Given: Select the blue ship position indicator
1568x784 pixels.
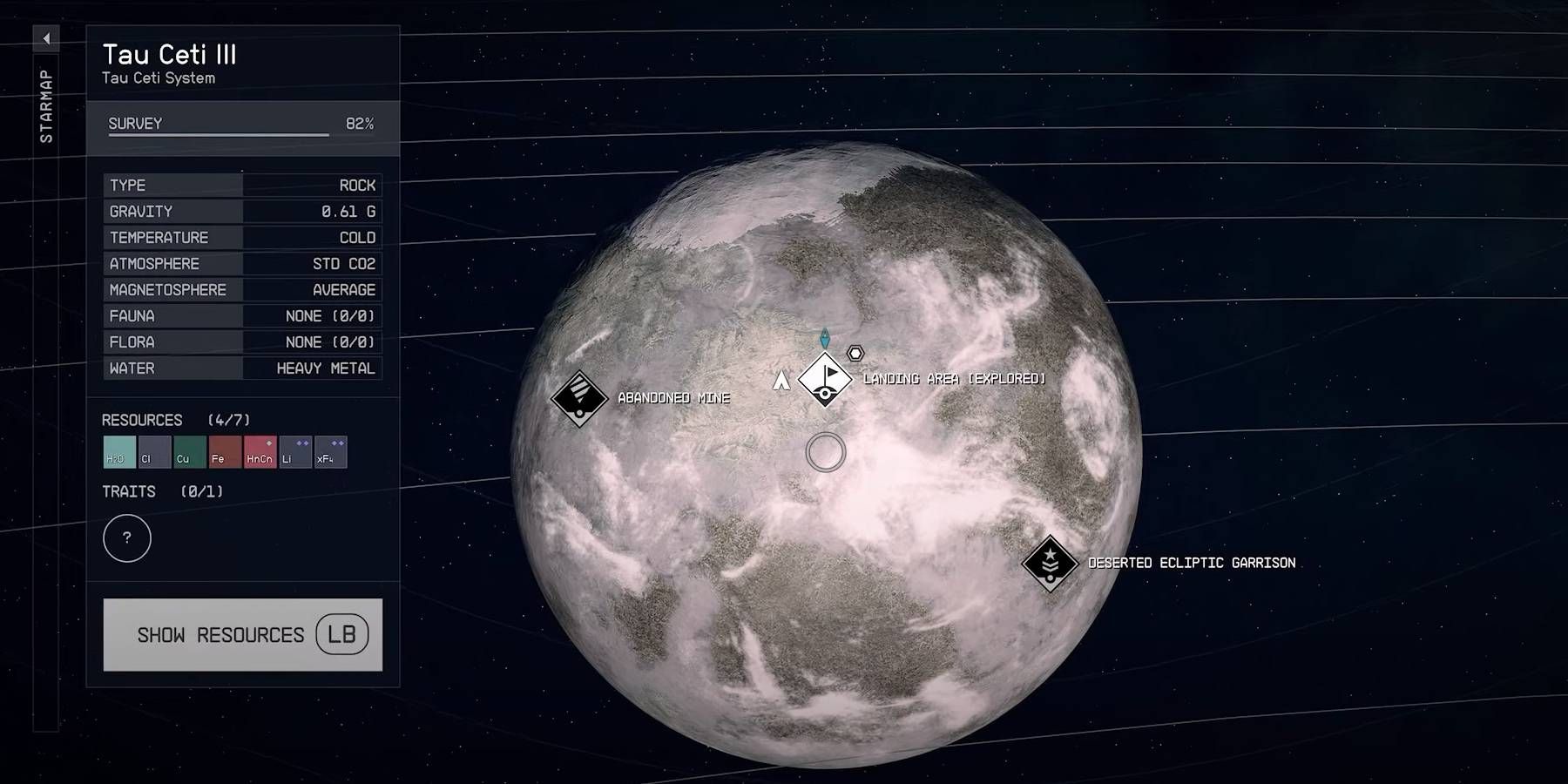Looking at the screenshot, I should (824, 340).
